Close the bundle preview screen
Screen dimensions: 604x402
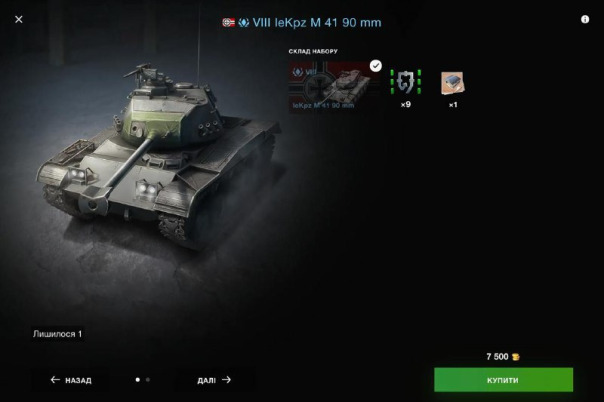coord(19,19)
